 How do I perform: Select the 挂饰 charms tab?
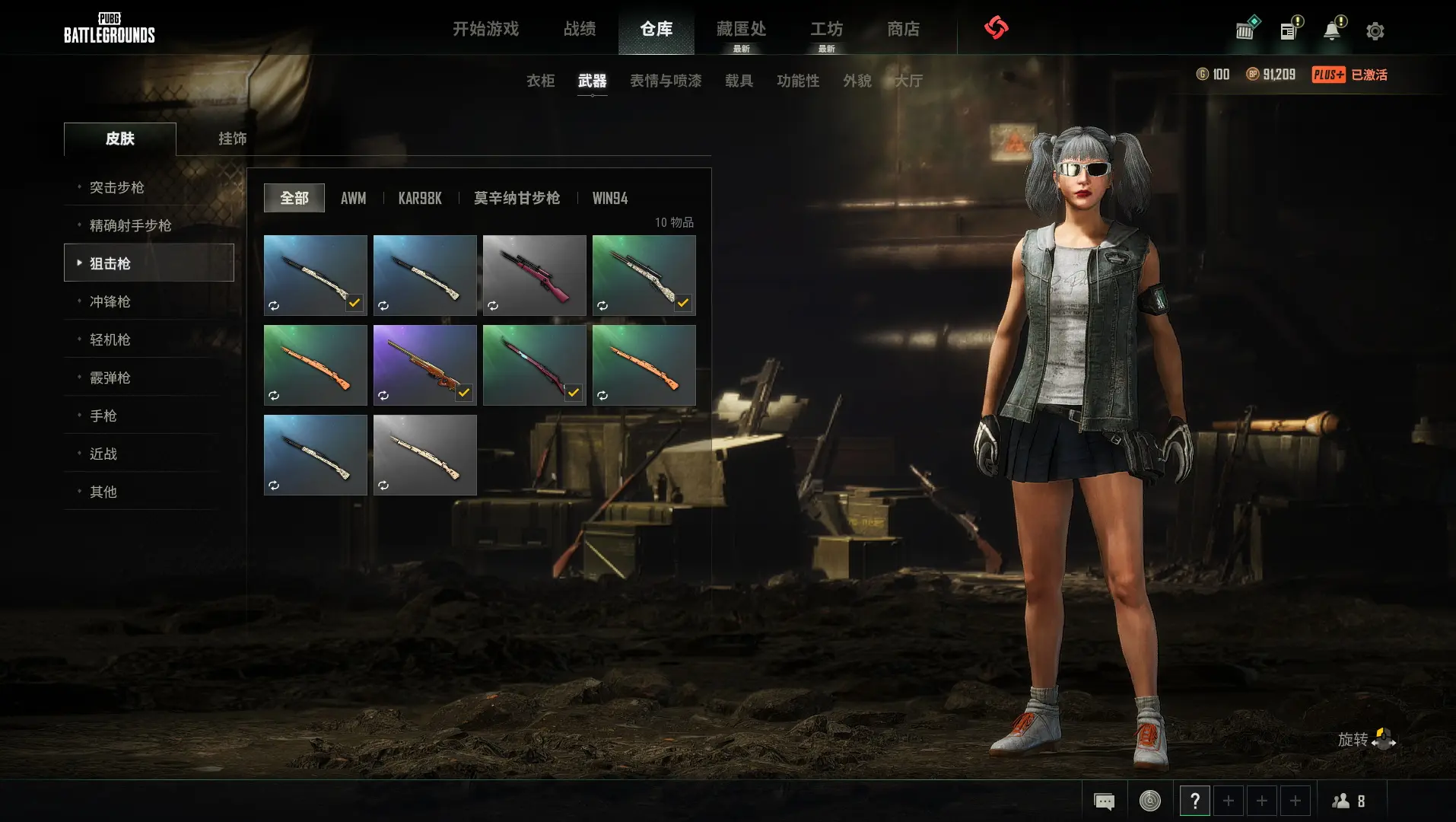pos(232,139)
